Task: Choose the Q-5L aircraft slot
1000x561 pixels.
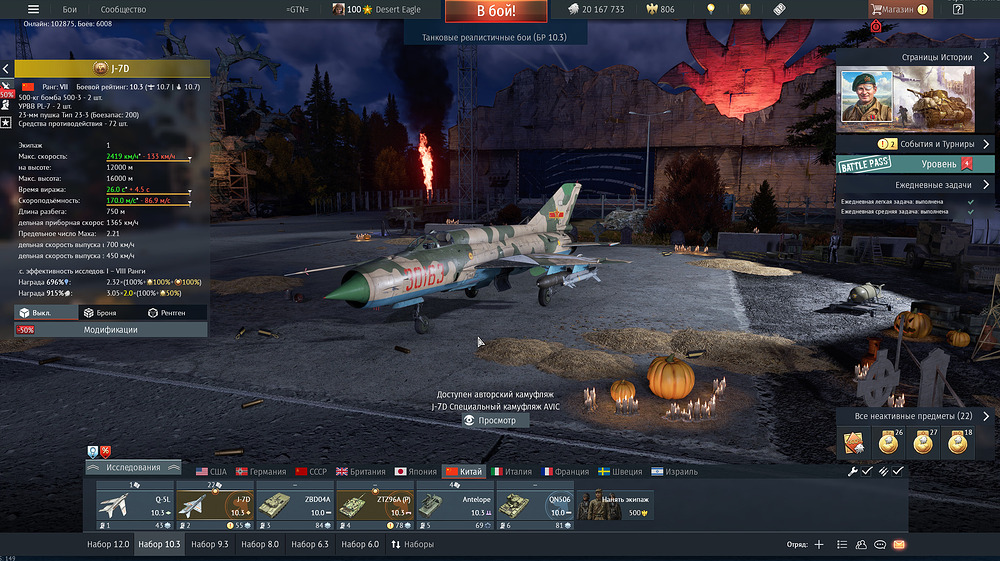Action: point(135,505)
